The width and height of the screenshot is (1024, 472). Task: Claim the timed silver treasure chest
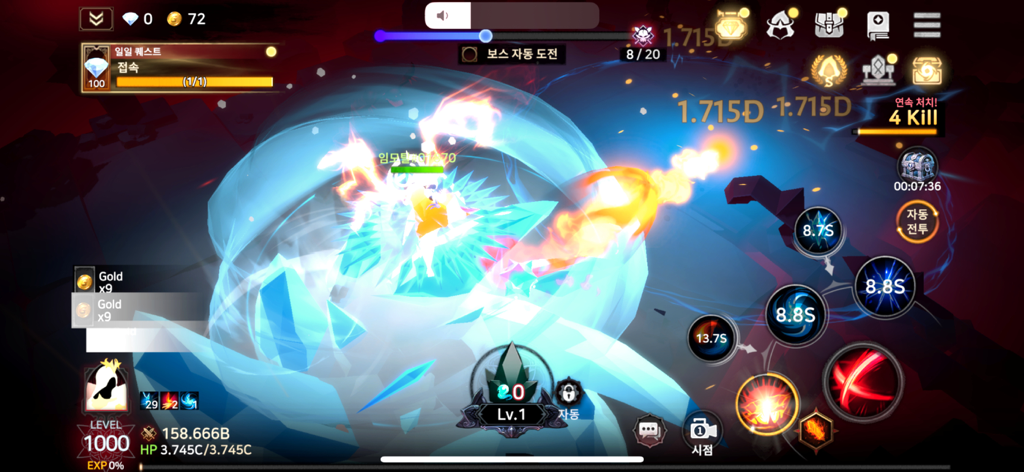917,165
